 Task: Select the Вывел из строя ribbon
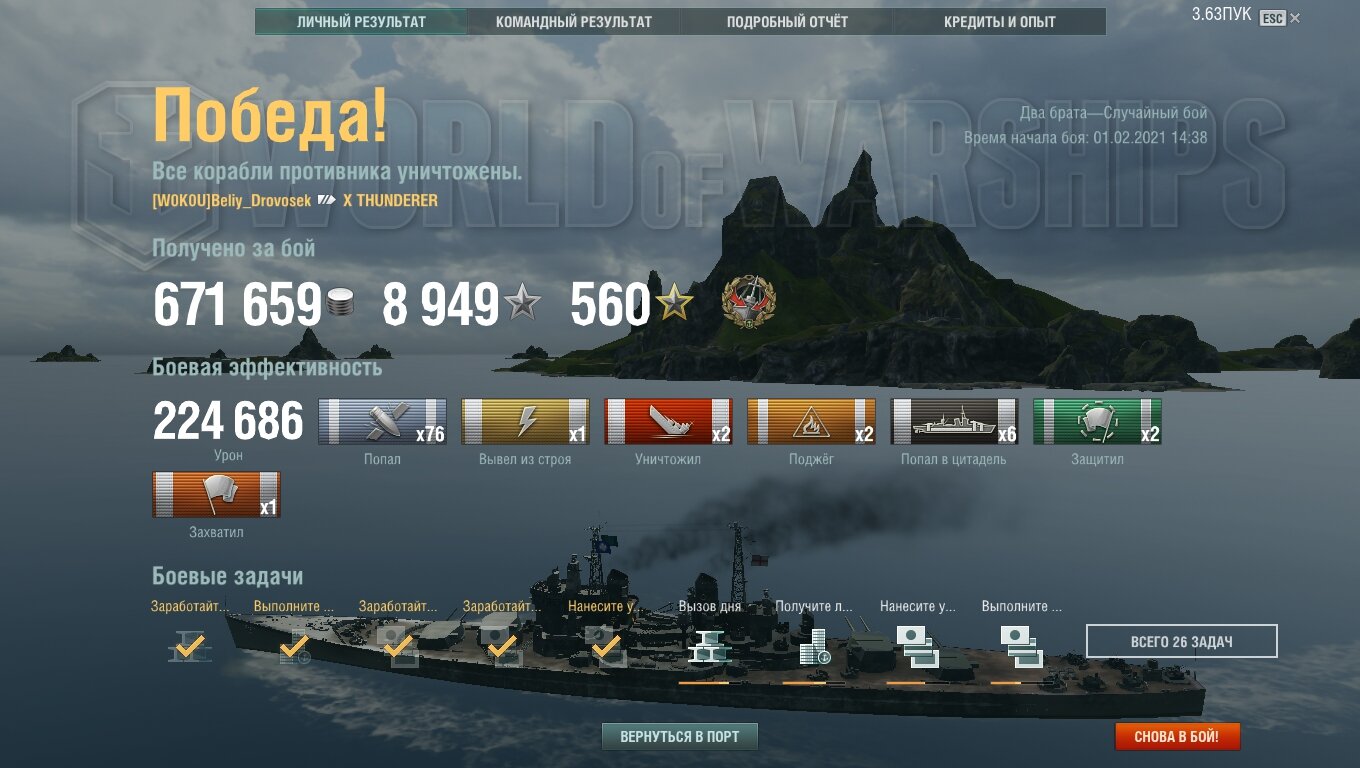525,421
